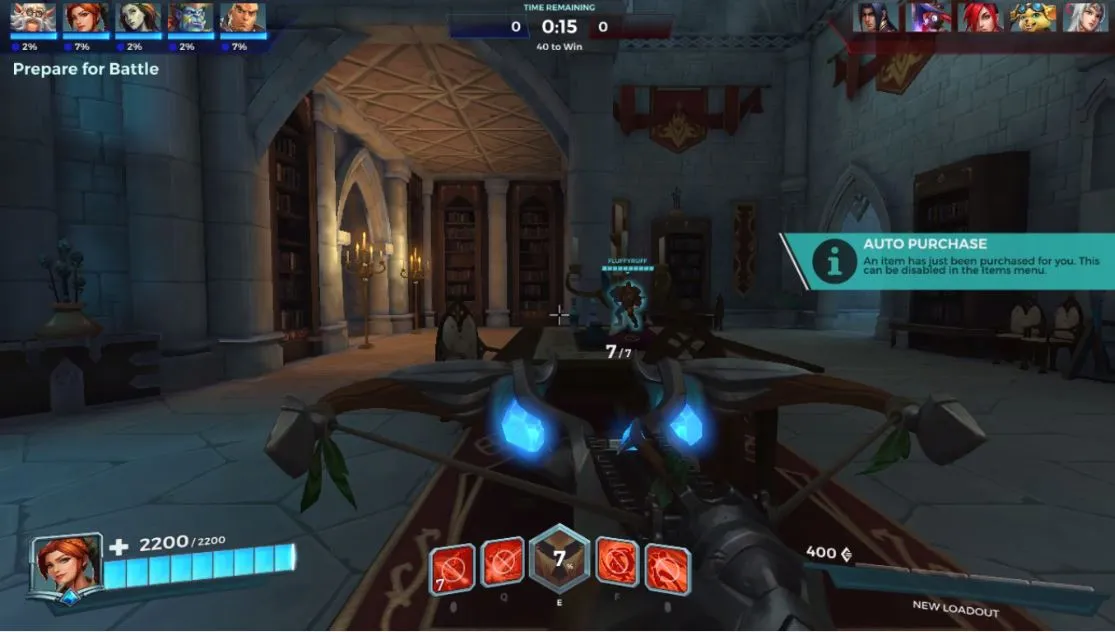The height and width of the screenshot is (632, 1115).
Task: Click your red-haired champion portrait beside the health bar
Action: [x=68, y=566]
